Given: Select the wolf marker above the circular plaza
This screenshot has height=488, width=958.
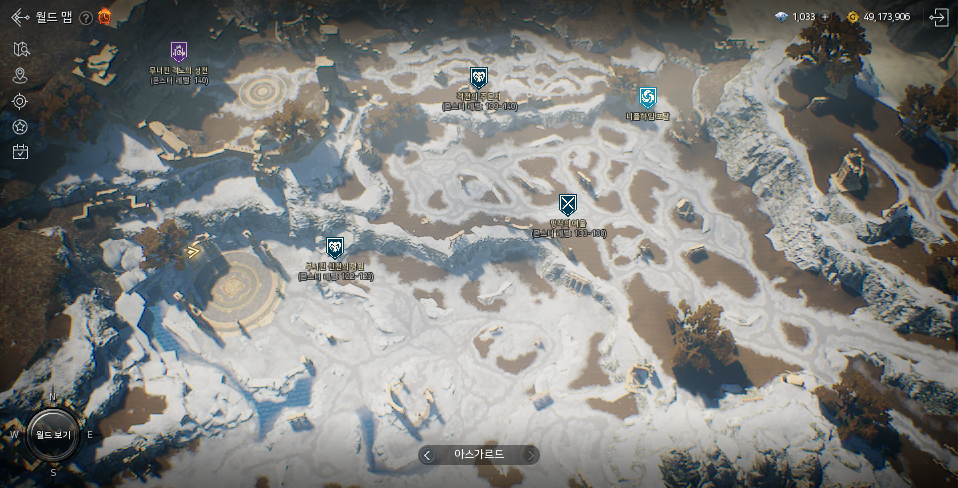Looking at the screenshot, I should 335,247.
